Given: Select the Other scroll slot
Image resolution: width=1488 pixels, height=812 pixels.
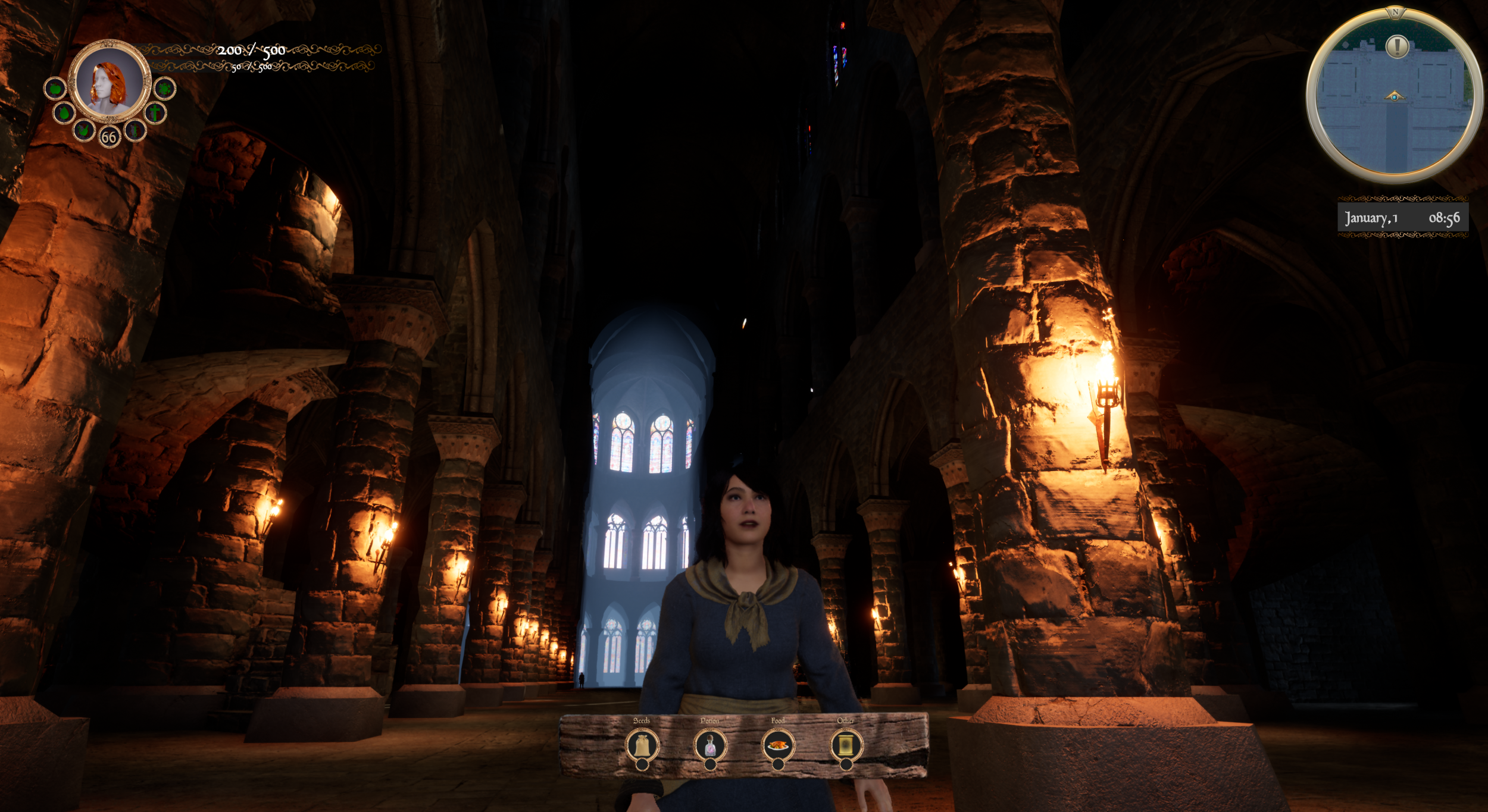Looking at the screenshot, I should pyautogui.click(x=846, y=745).
